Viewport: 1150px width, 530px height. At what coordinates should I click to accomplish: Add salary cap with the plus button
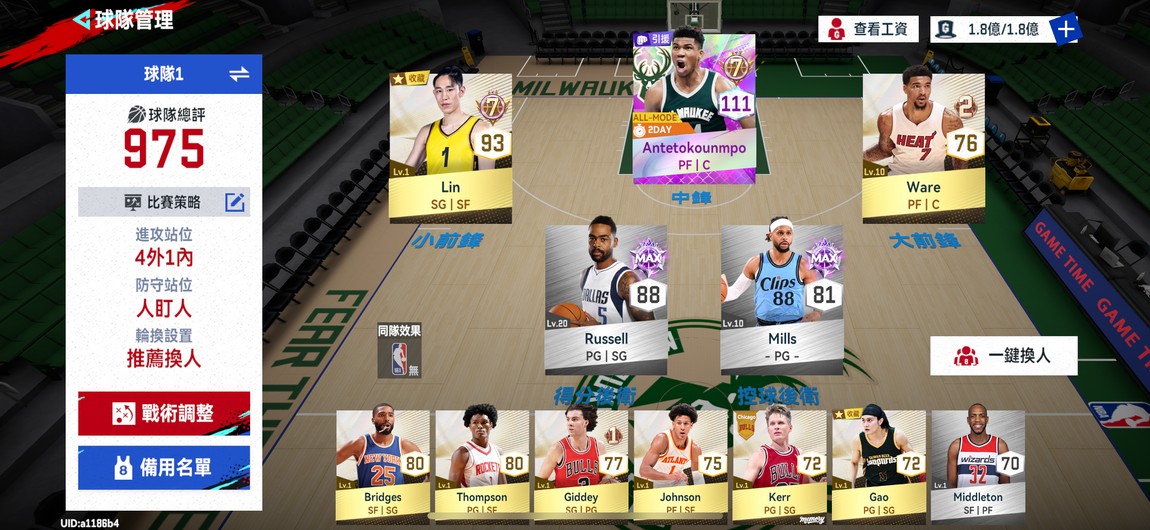tap(1066, 29)
